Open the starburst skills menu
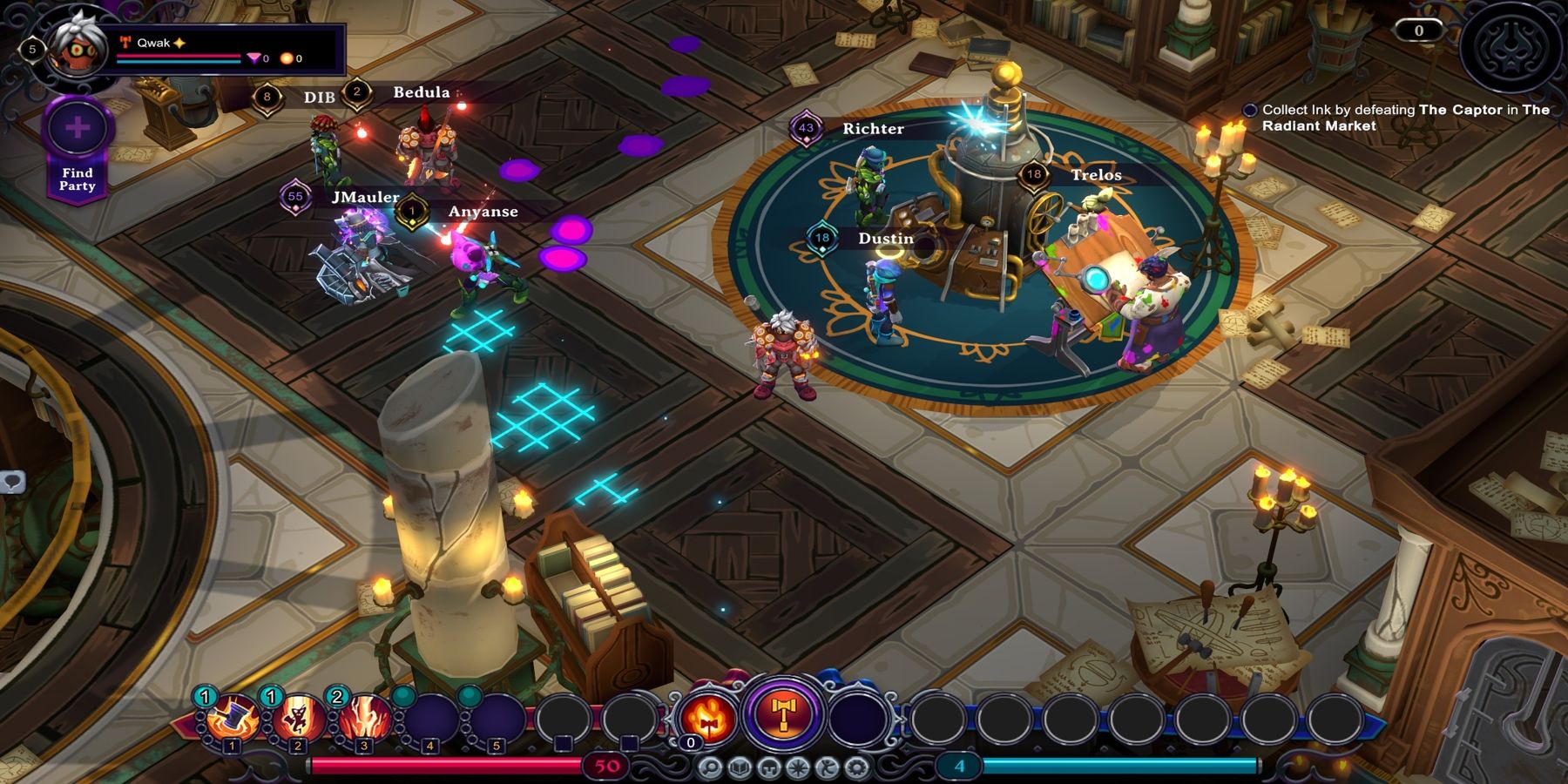 click(x=799, y=767)
